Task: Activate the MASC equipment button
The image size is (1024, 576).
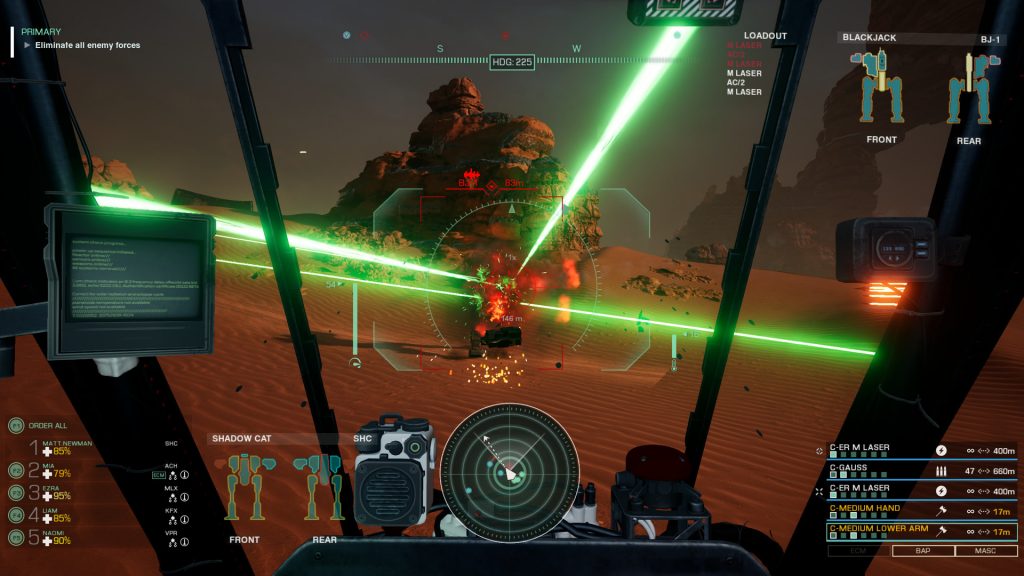Action: [985, 551]
